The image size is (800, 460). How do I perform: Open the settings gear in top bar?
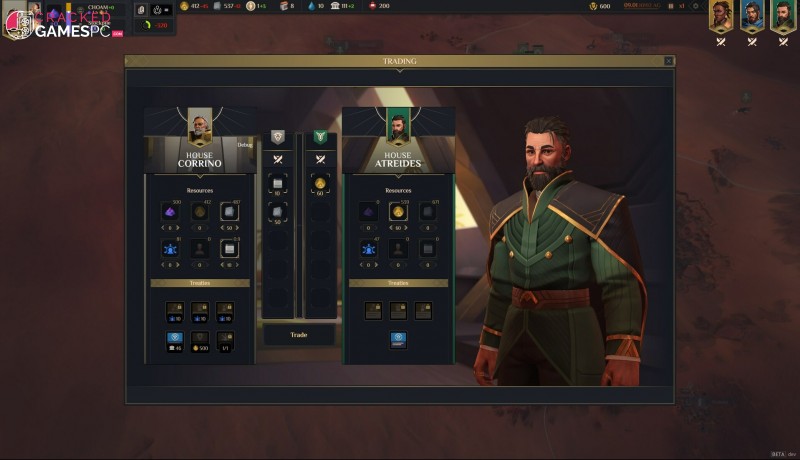(694, 6)
